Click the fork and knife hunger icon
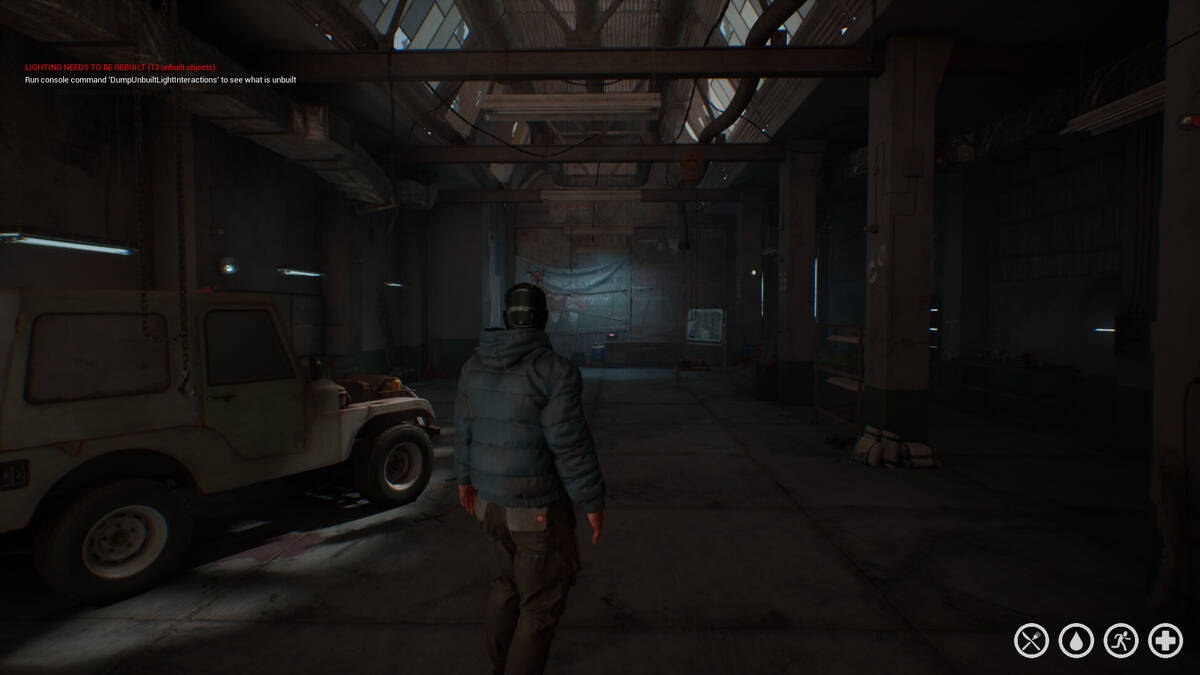Image resolution: width=1200 pixels, height=675 pixels. 1031,640
